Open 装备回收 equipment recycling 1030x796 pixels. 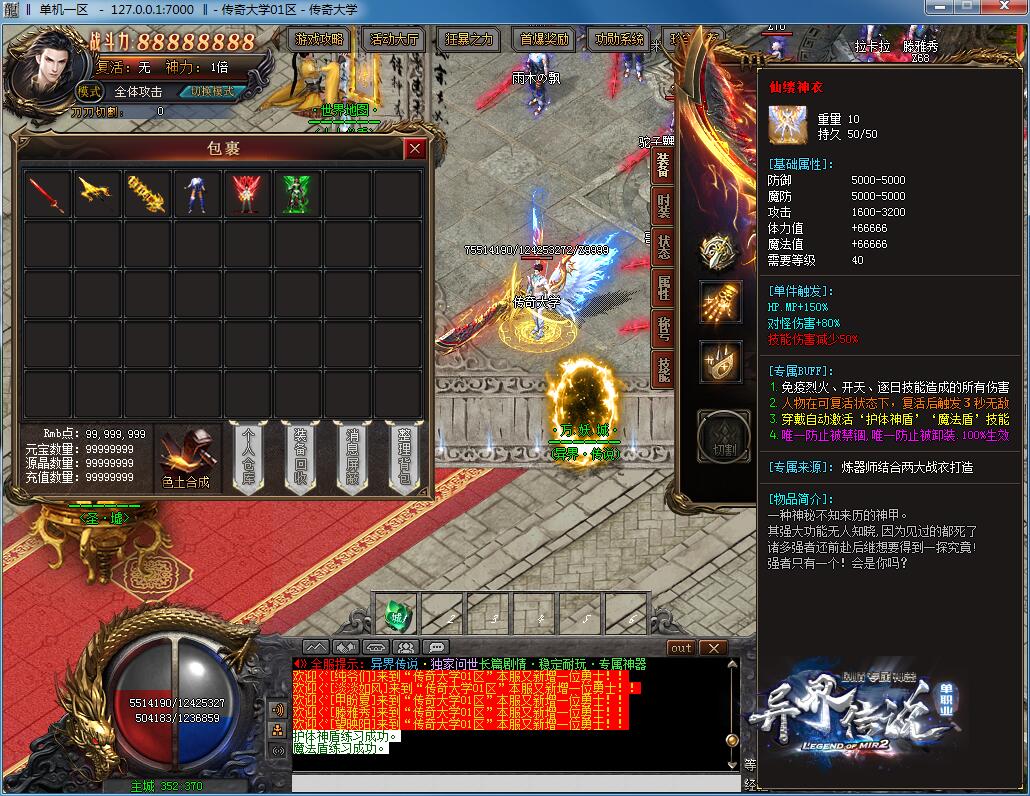click(300, 457)
